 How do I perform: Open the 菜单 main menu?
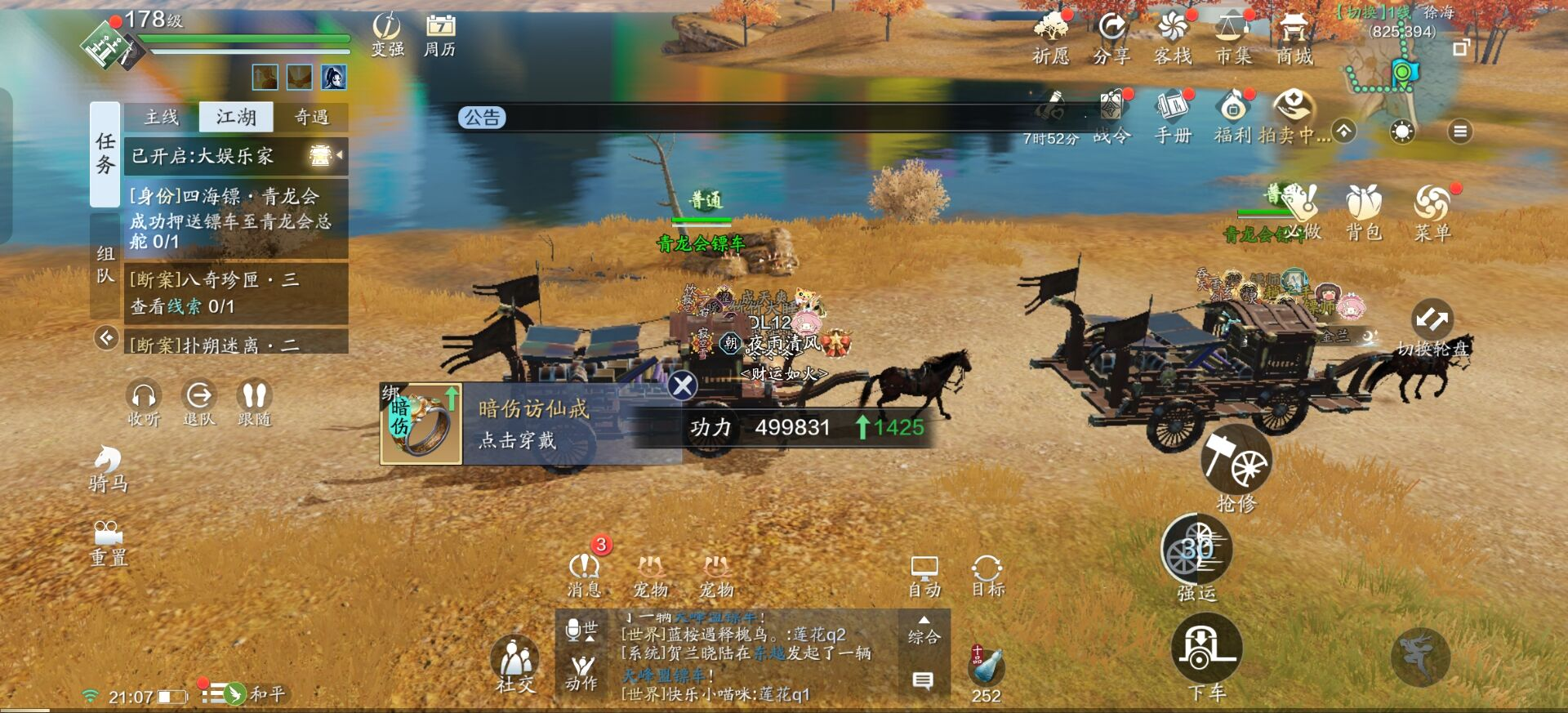click(x=1432, y=212)
